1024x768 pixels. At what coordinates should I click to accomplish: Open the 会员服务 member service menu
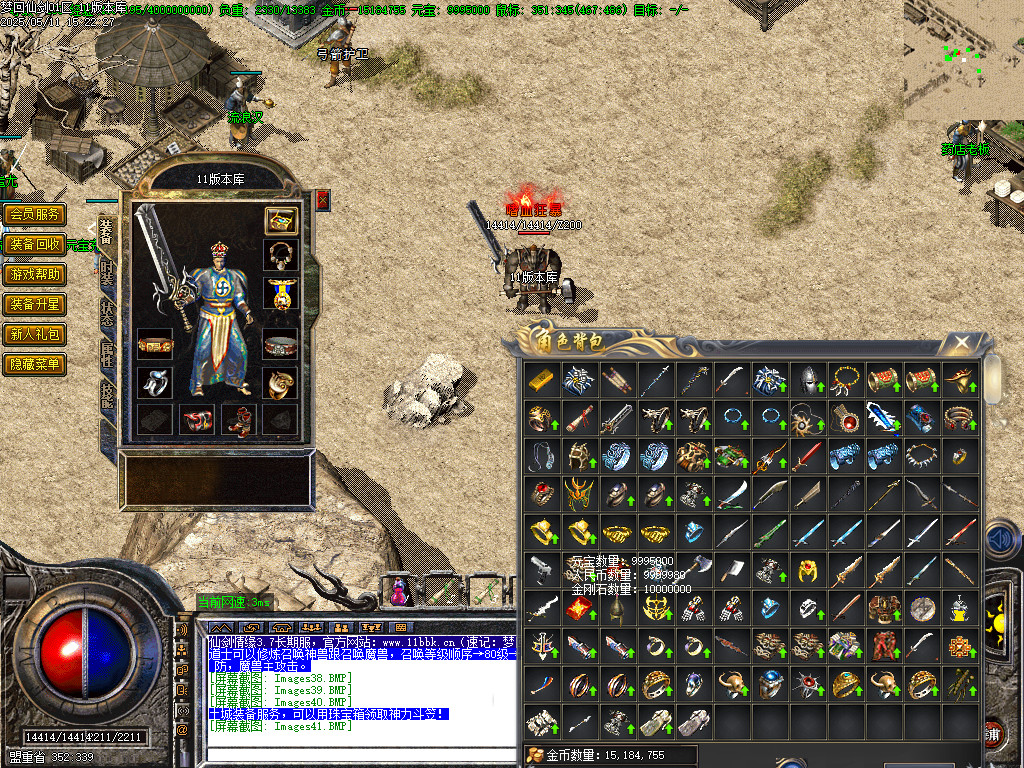(x=35, y=214)
